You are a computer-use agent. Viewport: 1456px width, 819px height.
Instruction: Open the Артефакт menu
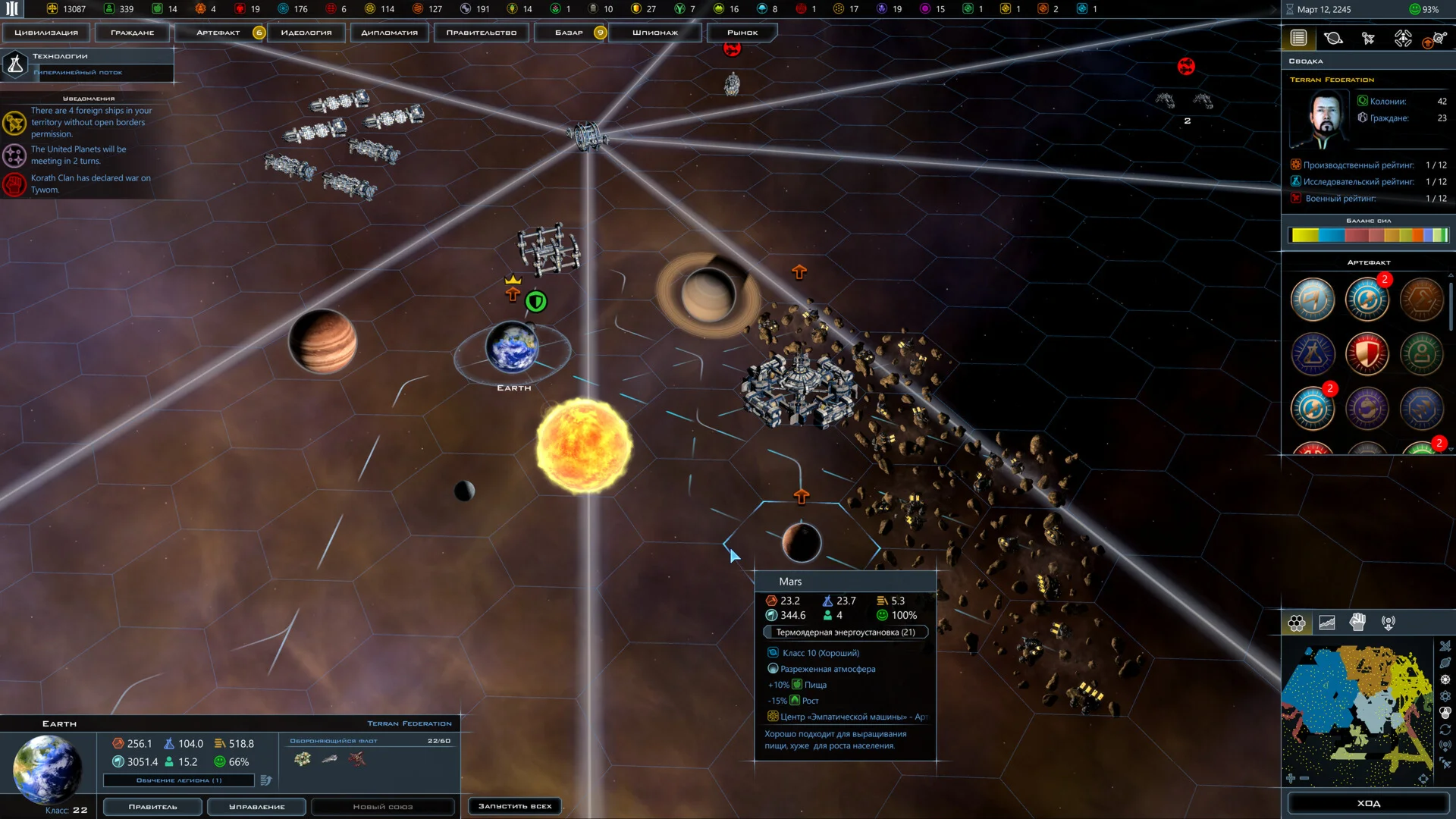(218, 33)
